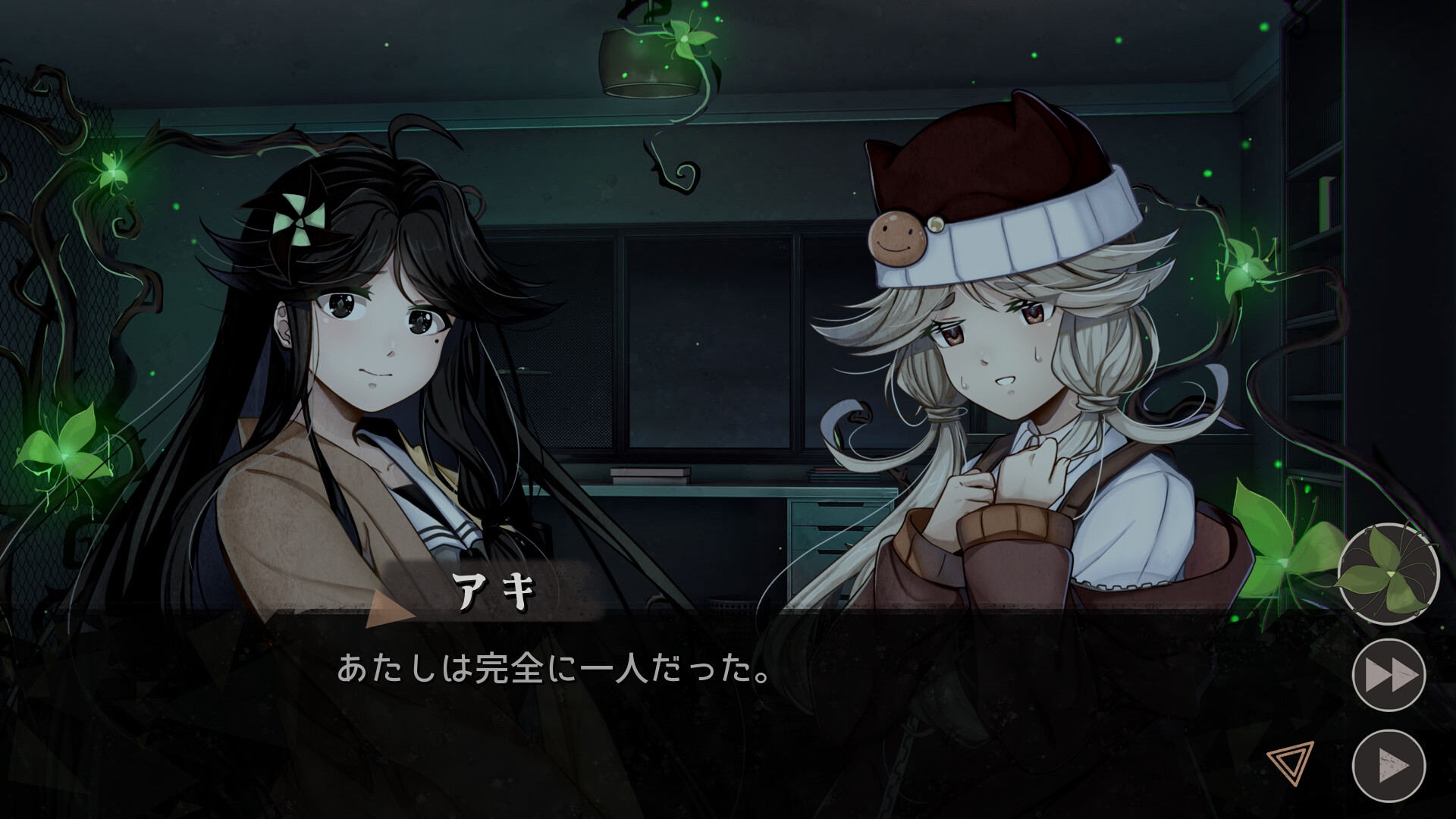Viewport: 1456px width, 819px height.
Task: Click the auto-play triangle button
Action: click(1389, 765)
